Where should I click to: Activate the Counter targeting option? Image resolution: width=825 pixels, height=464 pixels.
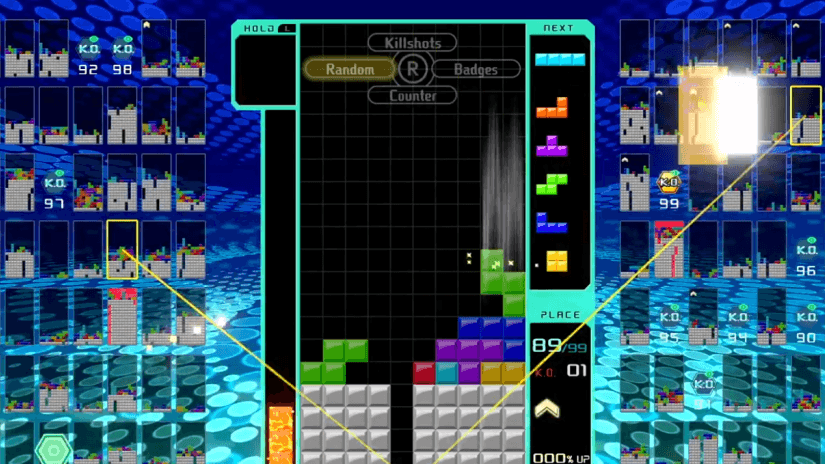coord(412,95)
